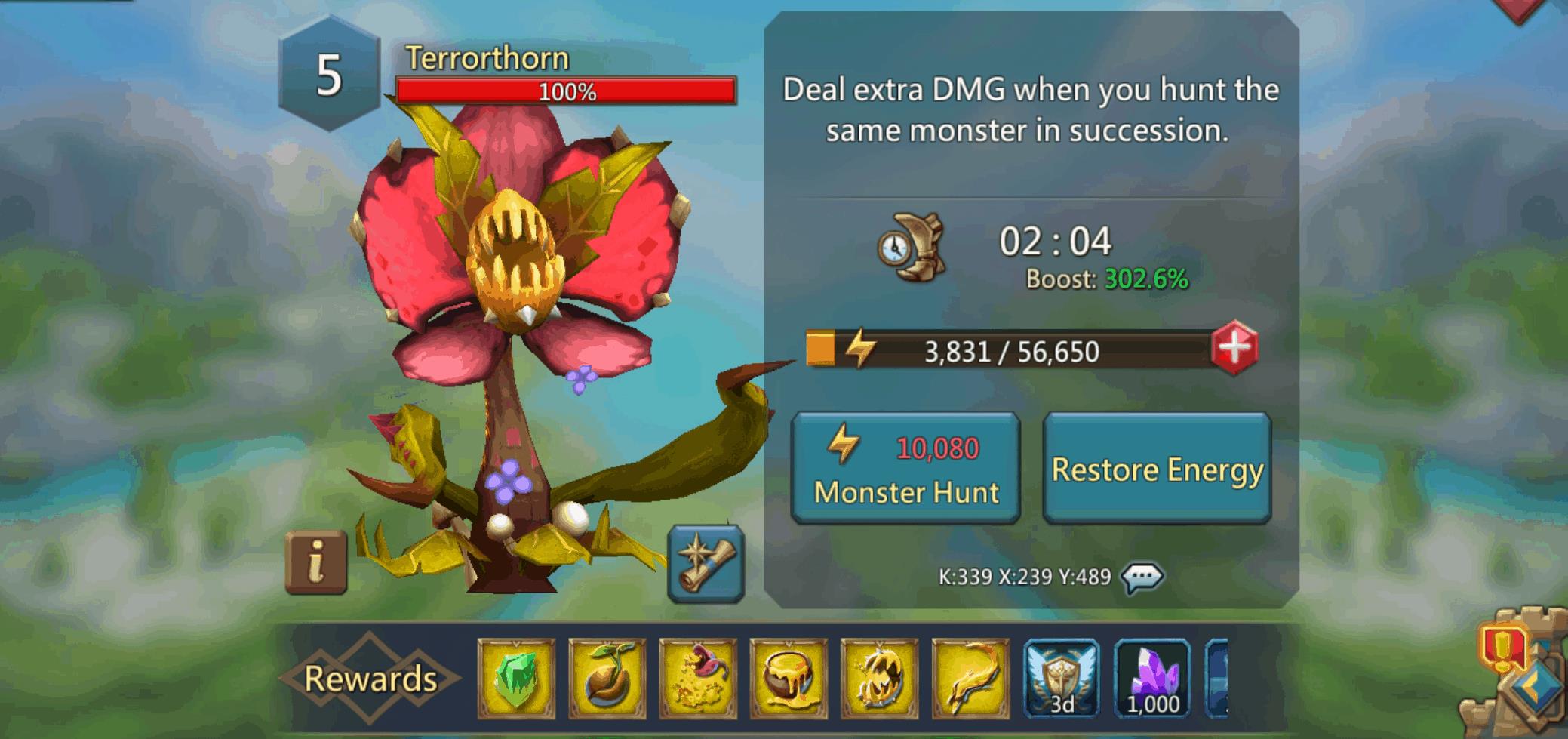
Task: Add energy with the red plus button
Action: 1234,349
